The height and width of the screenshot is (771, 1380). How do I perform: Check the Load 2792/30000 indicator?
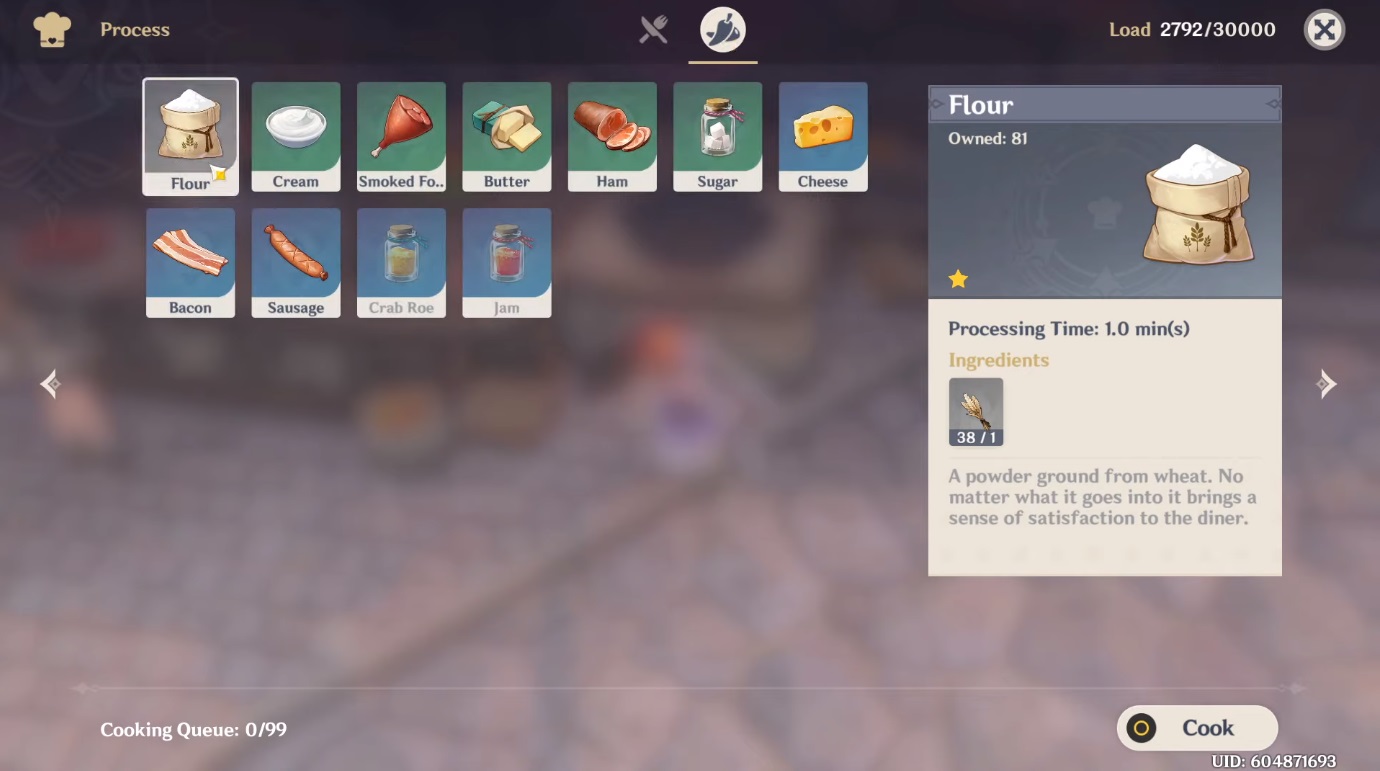(1191, 29)
